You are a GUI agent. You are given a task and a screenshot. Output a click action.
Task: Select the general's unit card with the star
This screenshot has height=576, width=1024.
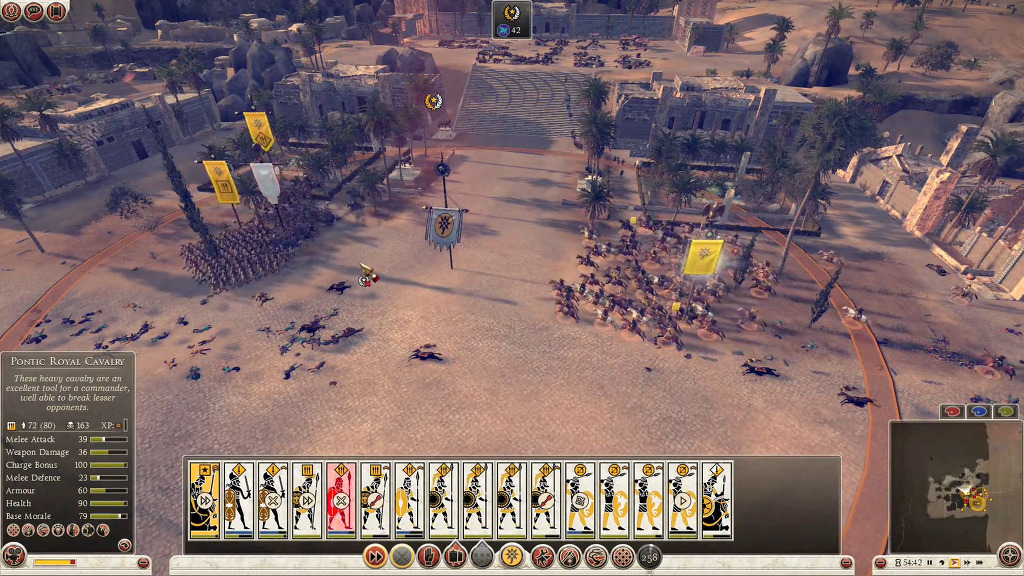tap(205, 500)
